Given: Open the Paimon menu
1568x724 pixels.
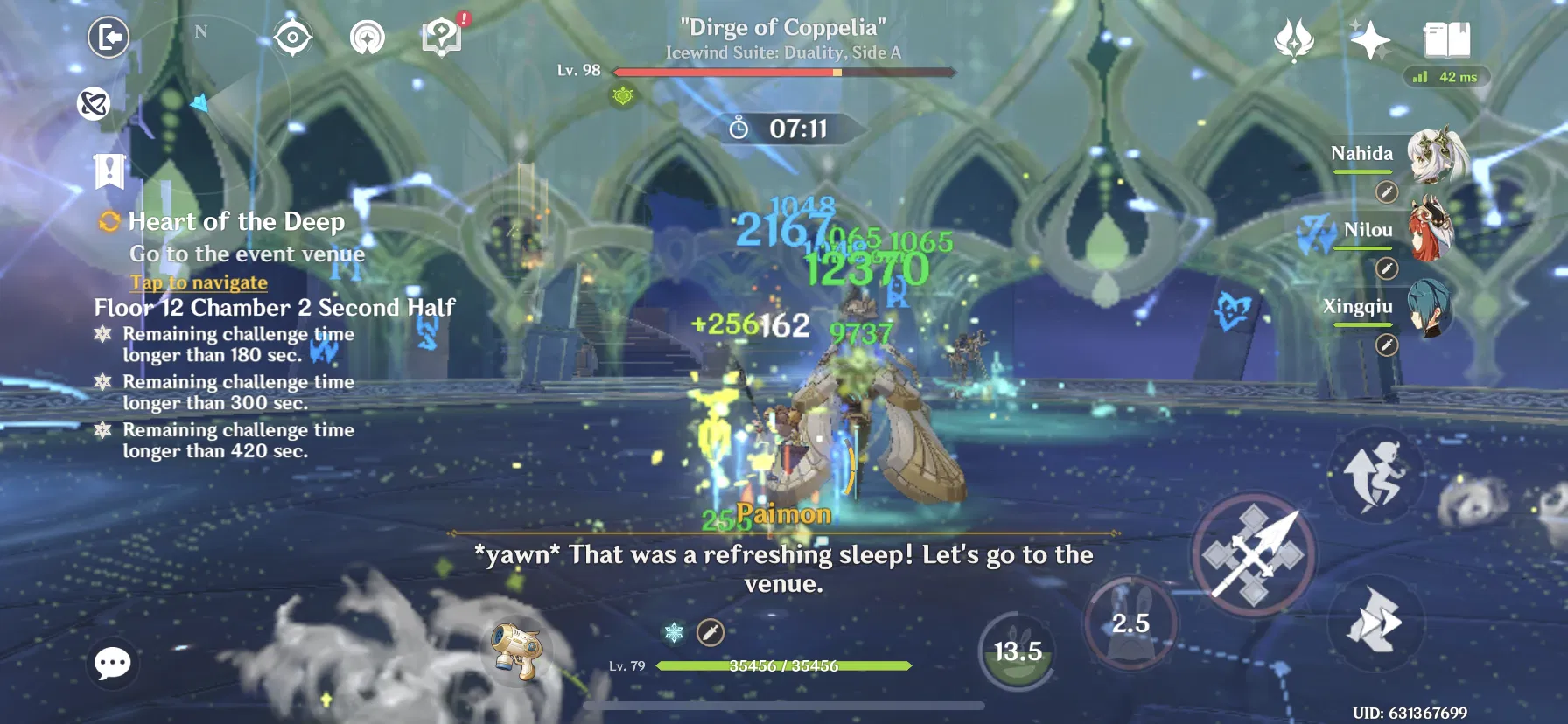Looking at the screenshot, I should coord(108,38).
